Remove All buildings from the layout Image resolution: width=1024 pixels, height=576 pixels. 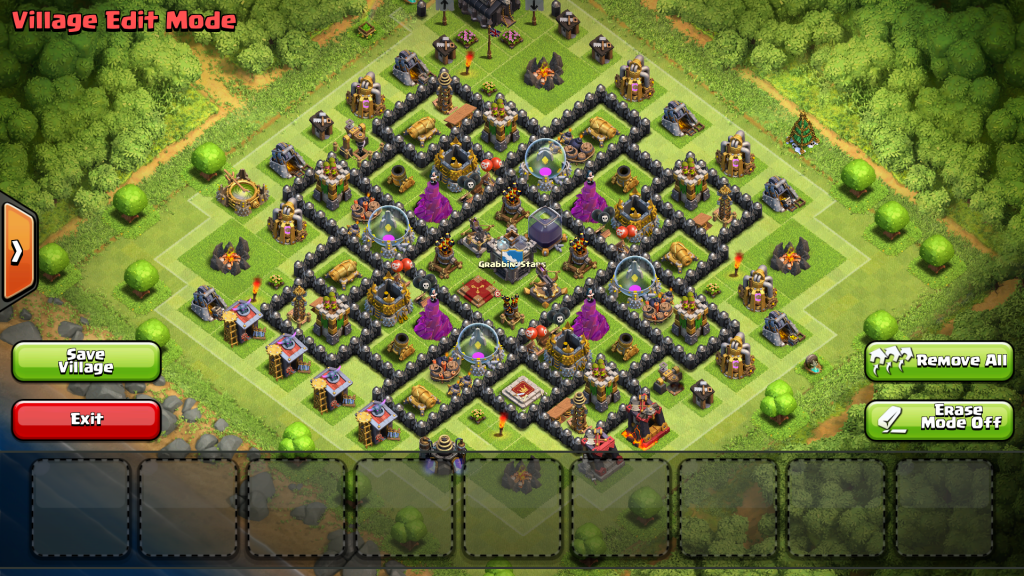939,361
